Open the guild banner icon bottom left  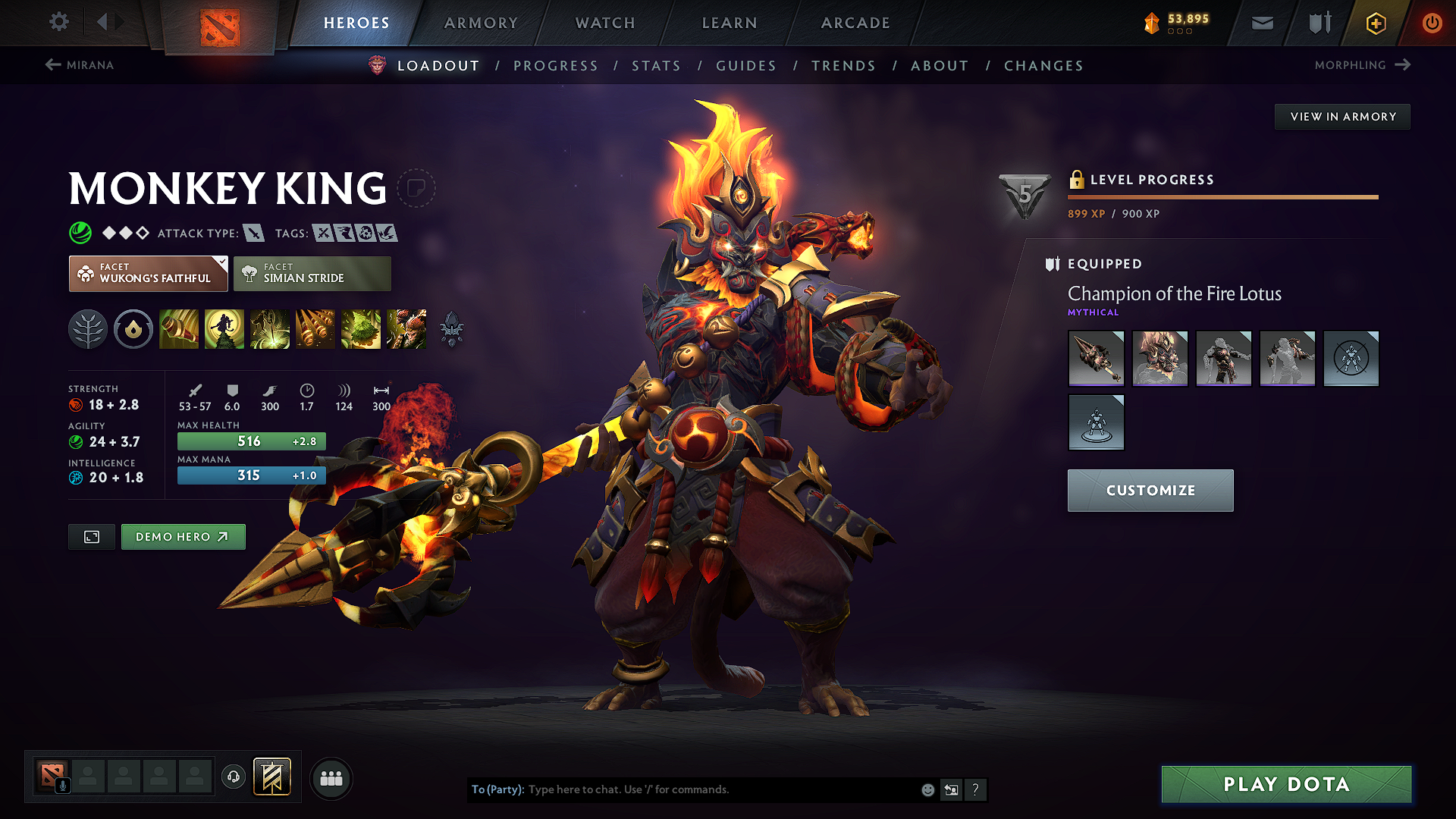coord(273,777)
